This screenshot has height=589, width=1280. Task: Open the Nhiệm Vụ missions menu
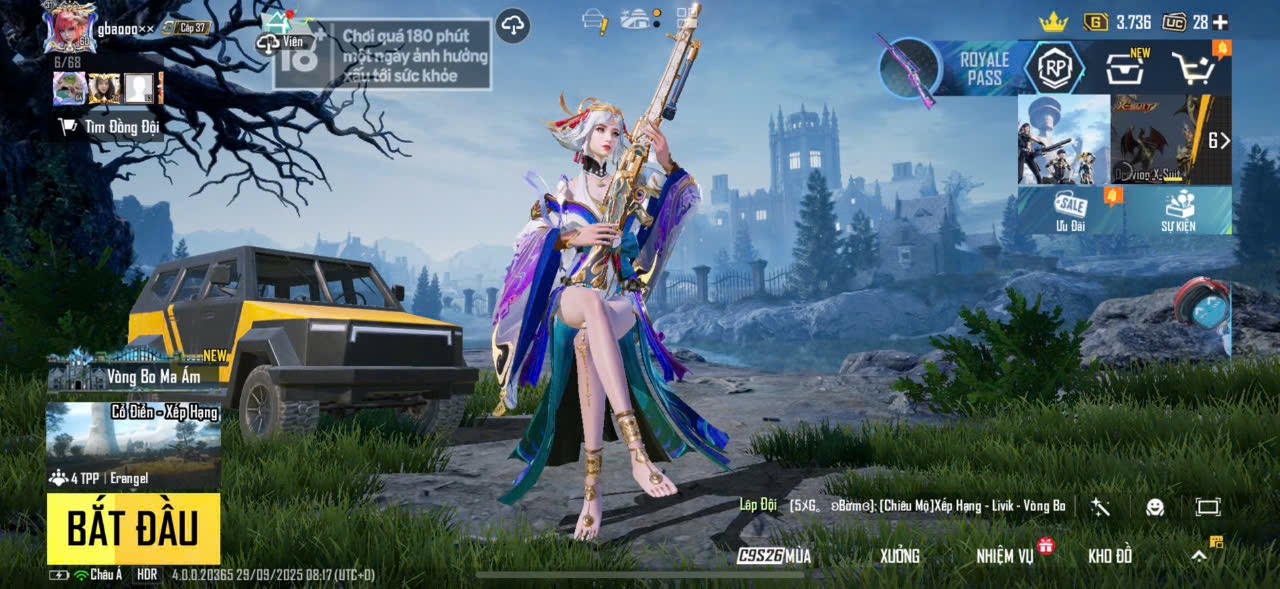click(1006, 556)
